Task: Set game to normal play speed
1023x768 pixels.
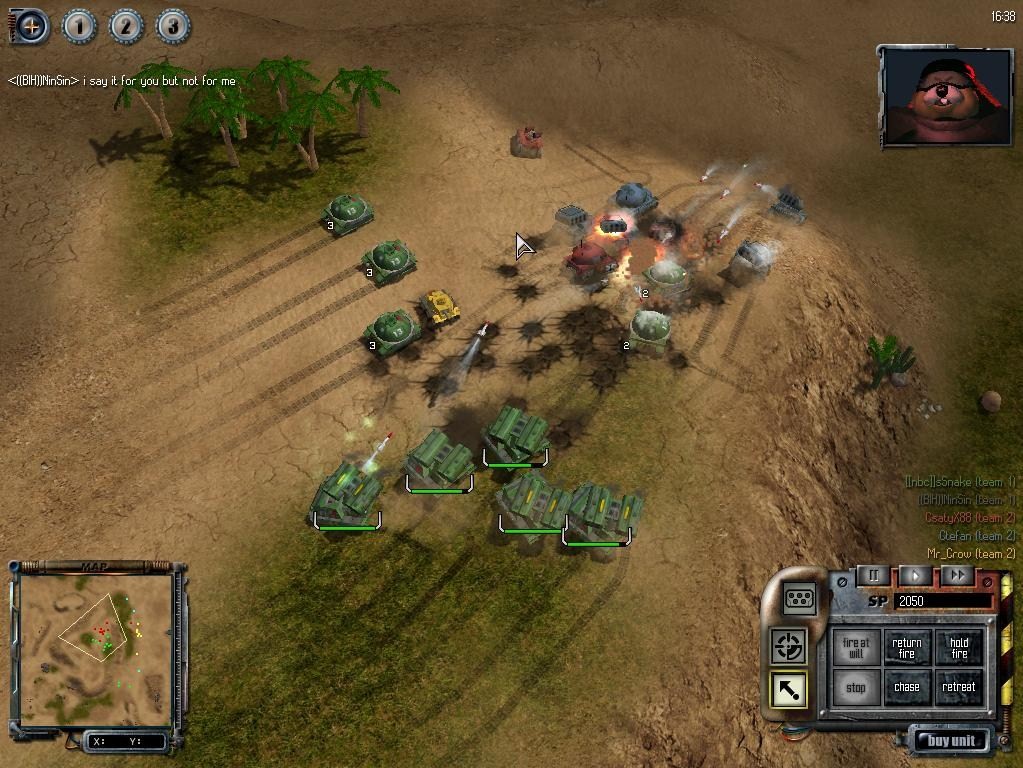Action: point(915,575)
